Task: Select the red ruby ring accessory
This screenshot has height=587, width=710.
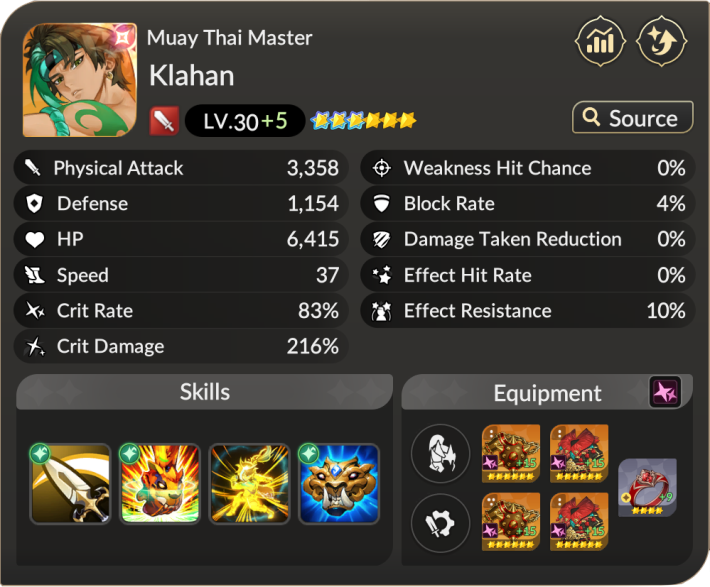Action: pyautogui.click(x=647, y=487)
